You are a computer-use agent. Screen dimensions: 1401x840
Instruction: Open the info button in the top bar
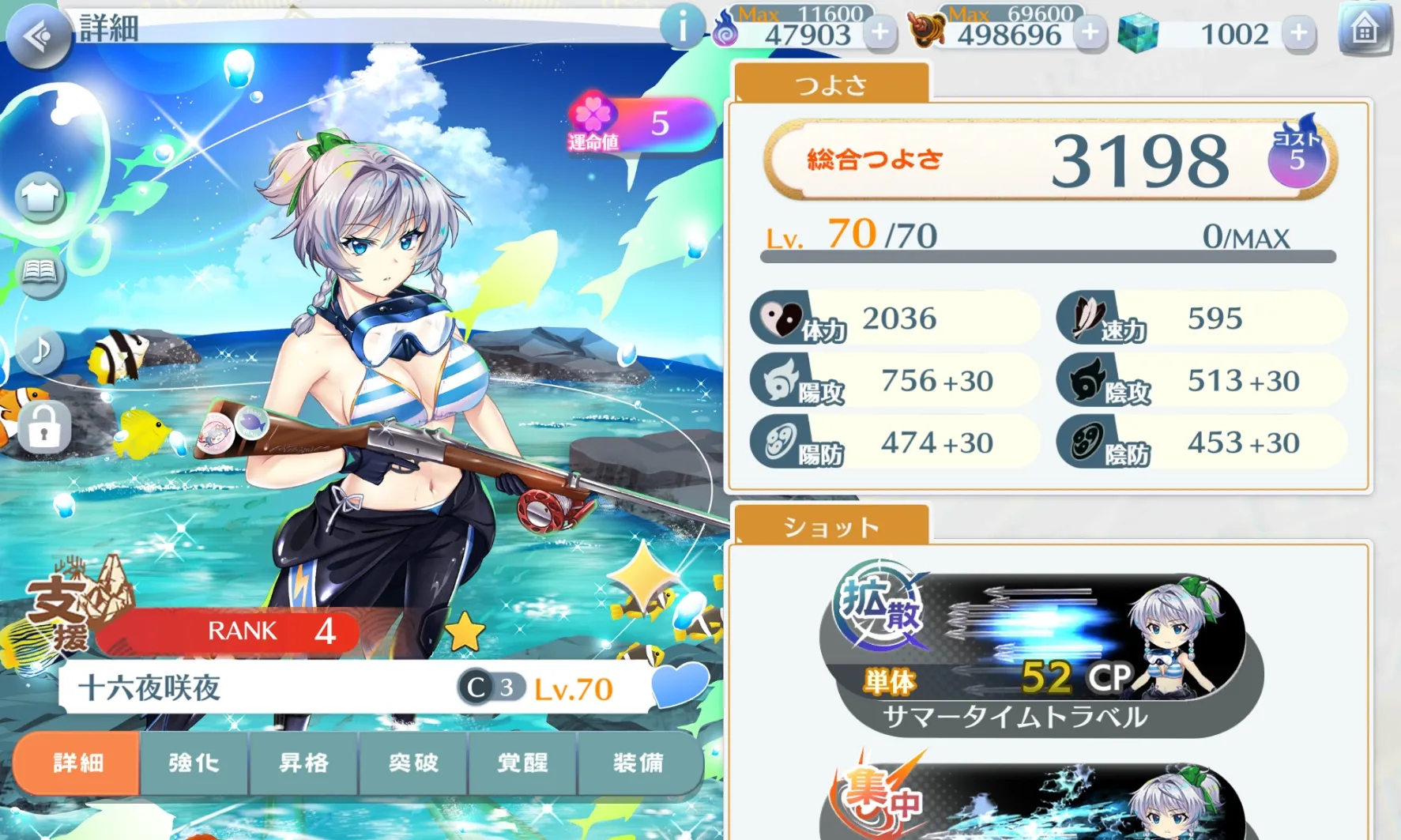tap(680, 28)
